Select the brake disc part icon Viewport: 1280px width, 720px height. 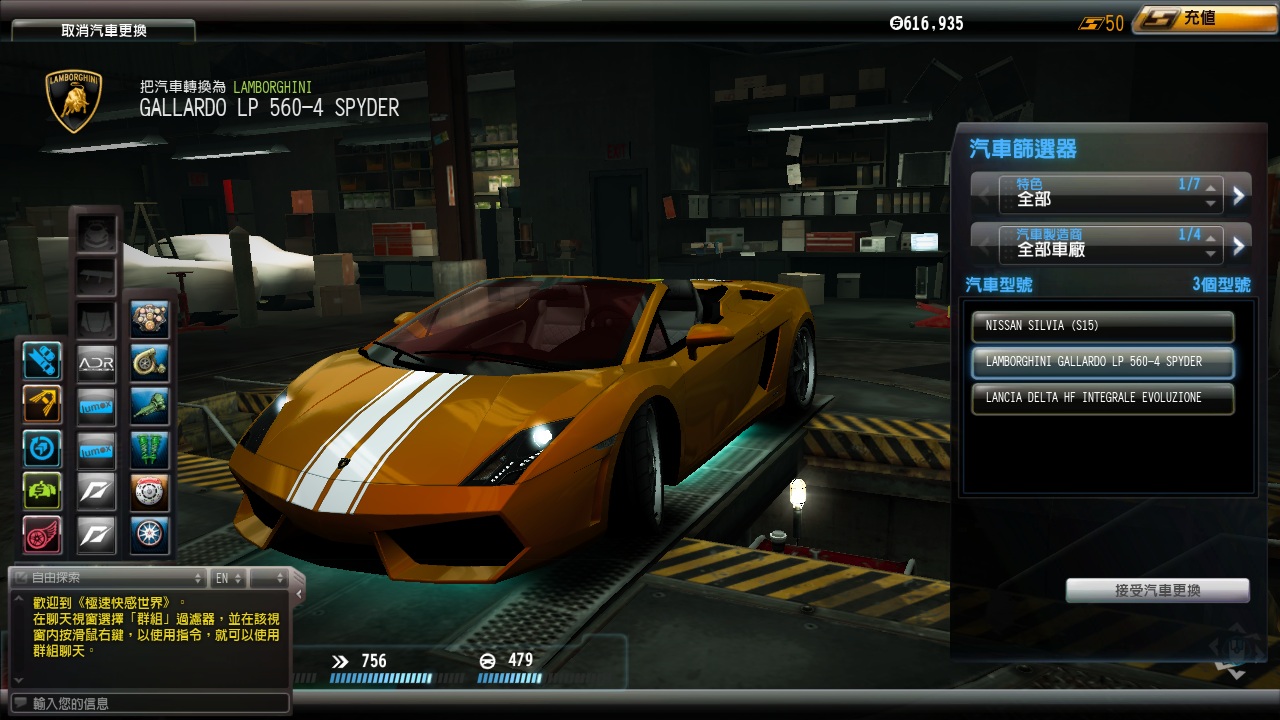150,492
